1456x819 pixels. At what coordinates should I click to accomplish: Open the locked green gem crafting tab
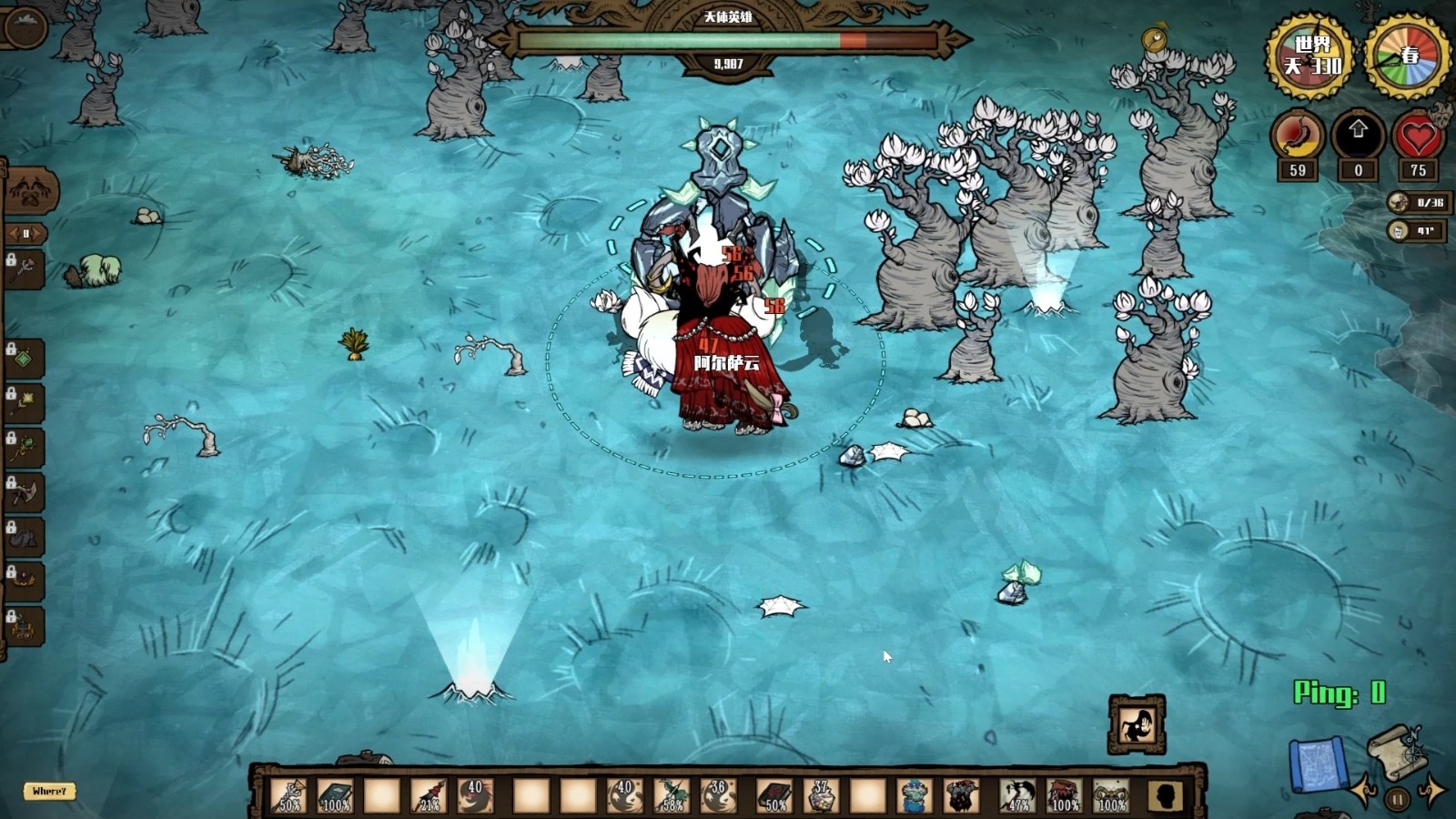[x=24, y=359]
